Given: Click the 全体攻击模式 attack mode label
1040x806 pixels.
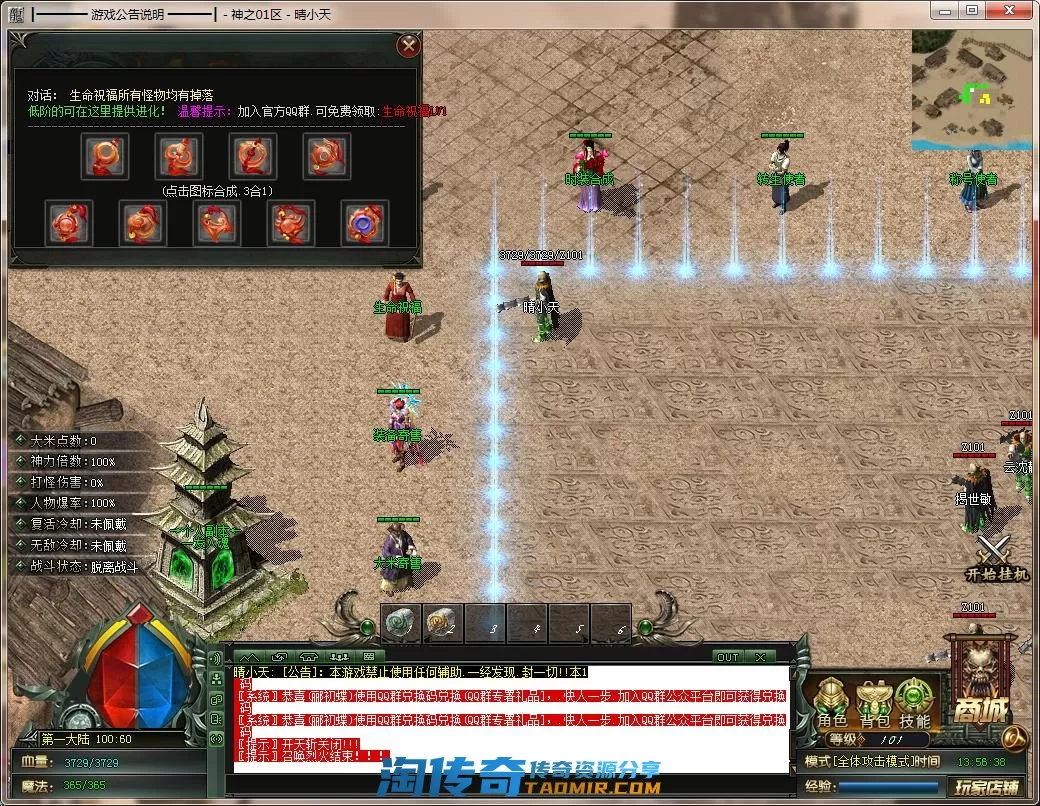Looking at the screenshot, I should [861, 761].
